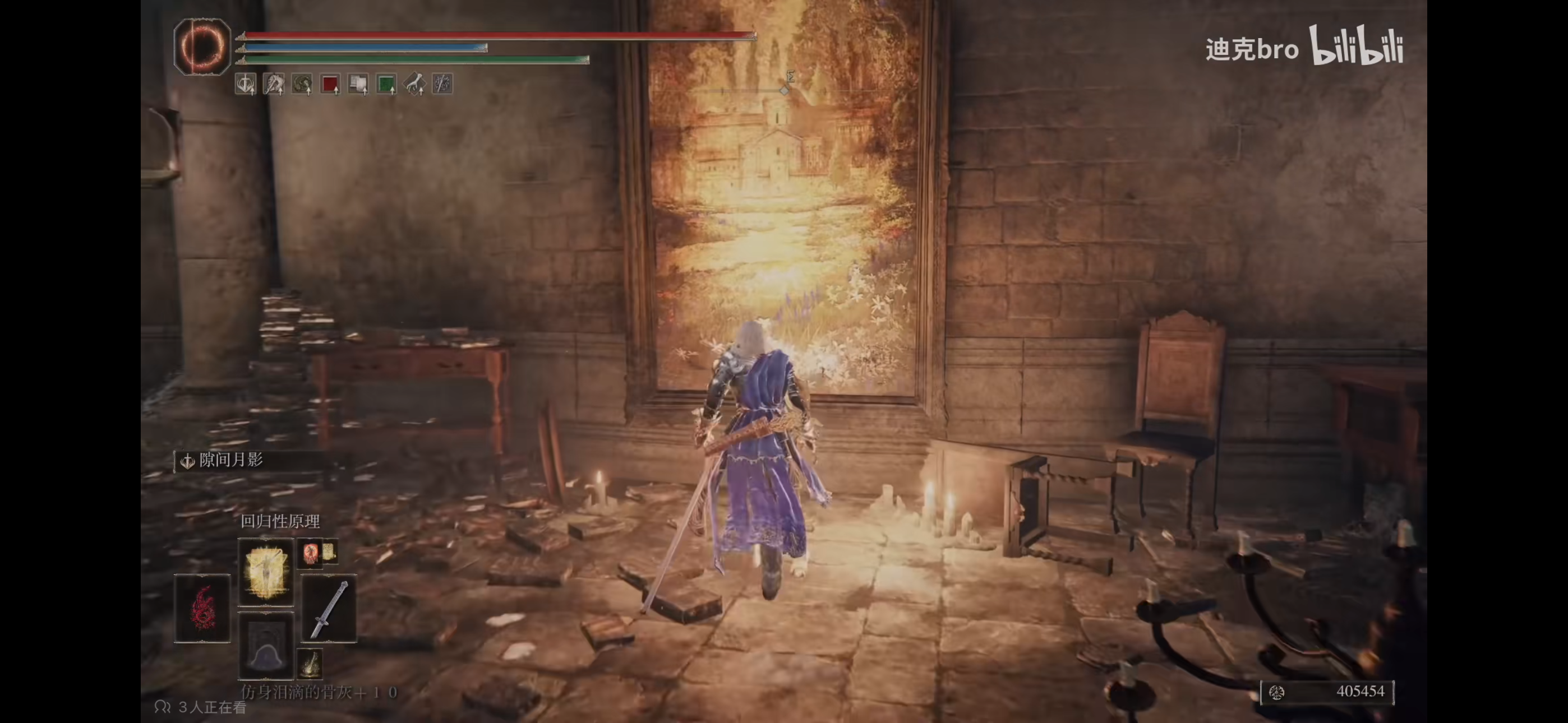
Task: Select the Law of Regression spell slot
Action: 265,571
